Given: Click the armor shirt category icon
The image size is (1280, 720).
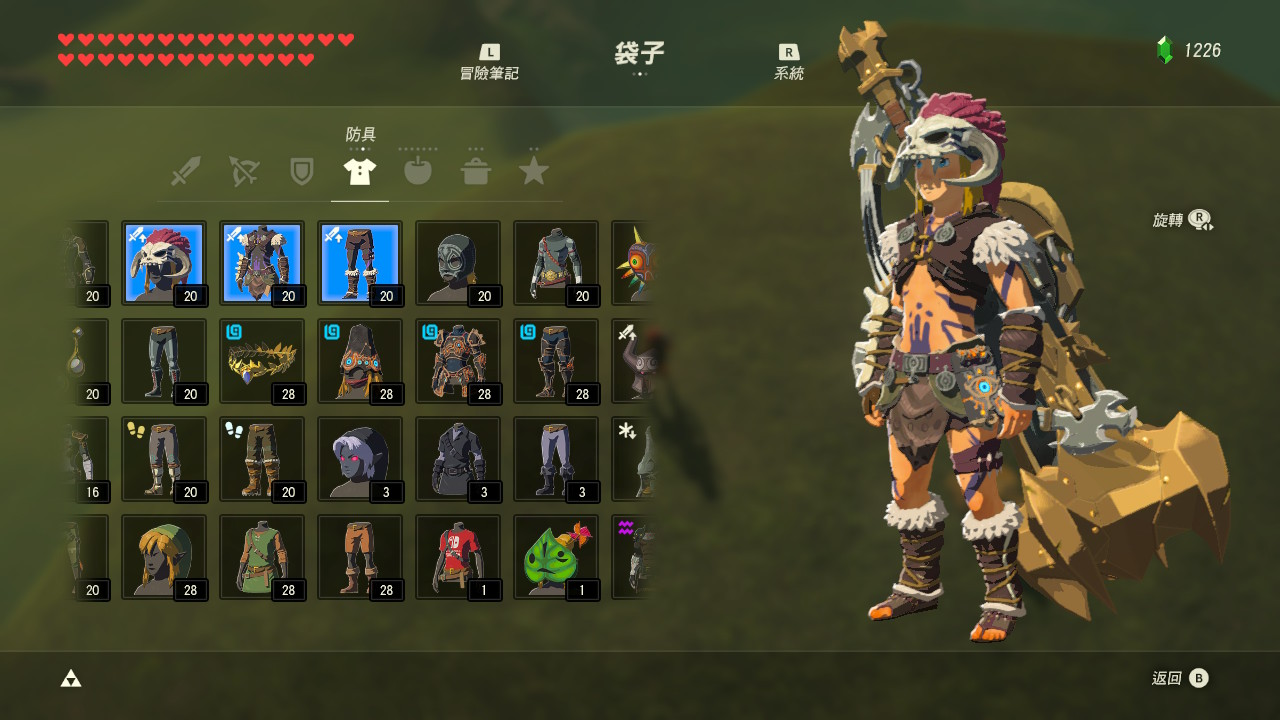Looking at the screenshot, I should point(359,170).
